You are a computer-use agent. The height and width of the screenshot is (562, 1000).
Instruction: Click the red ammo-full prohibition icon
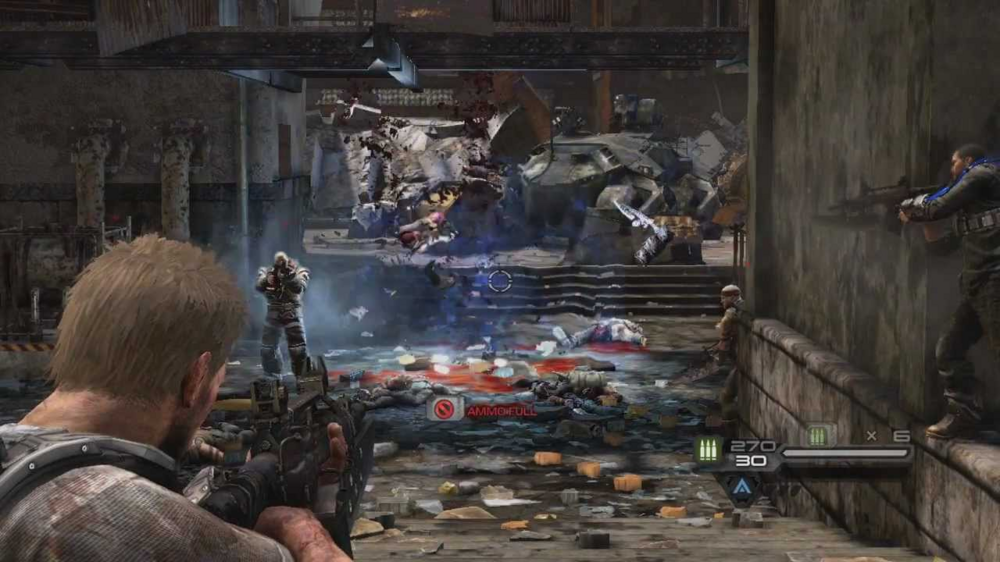(x=445, y=408)
